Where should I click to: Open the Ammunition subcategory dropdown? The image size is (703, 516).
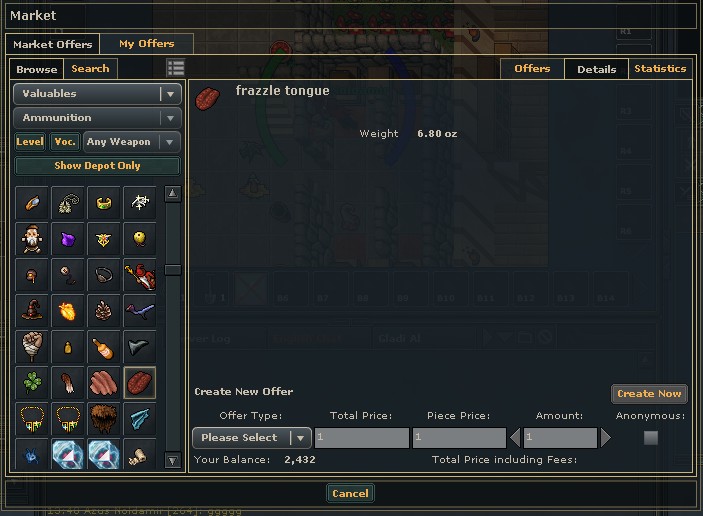[97, 118]
